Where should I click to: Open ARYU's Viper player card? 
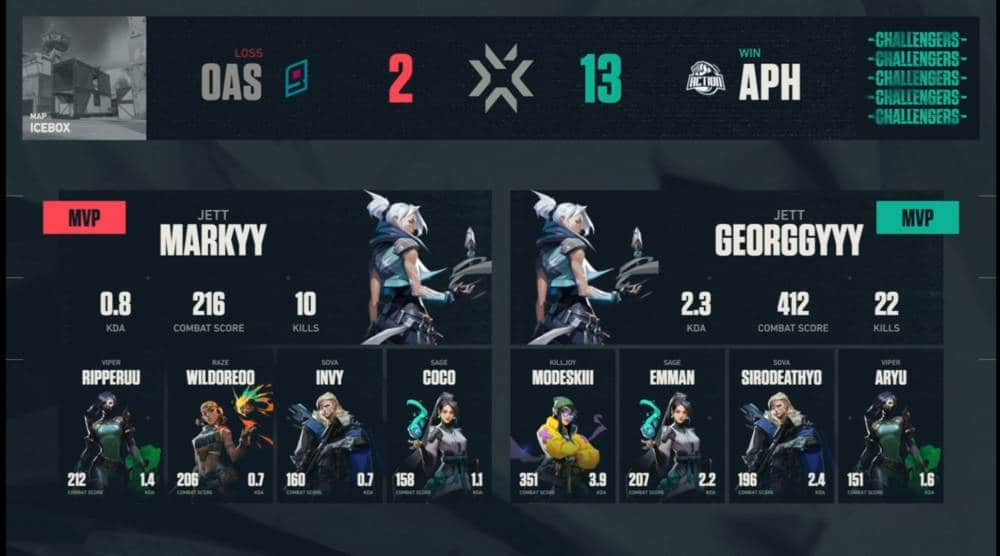890,425
